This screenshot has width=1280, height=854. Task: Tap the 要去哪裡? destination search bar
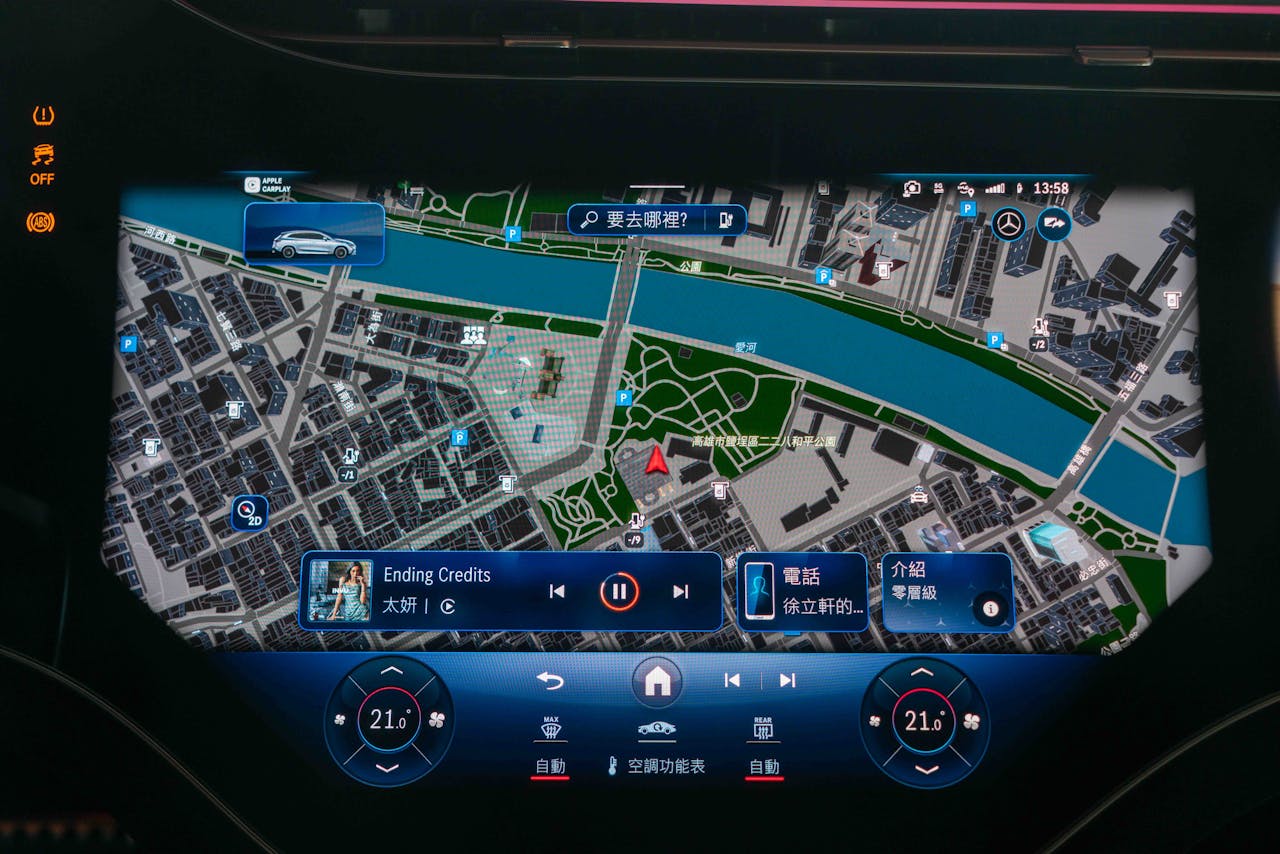pyautogui.click(x=646, y=220)
